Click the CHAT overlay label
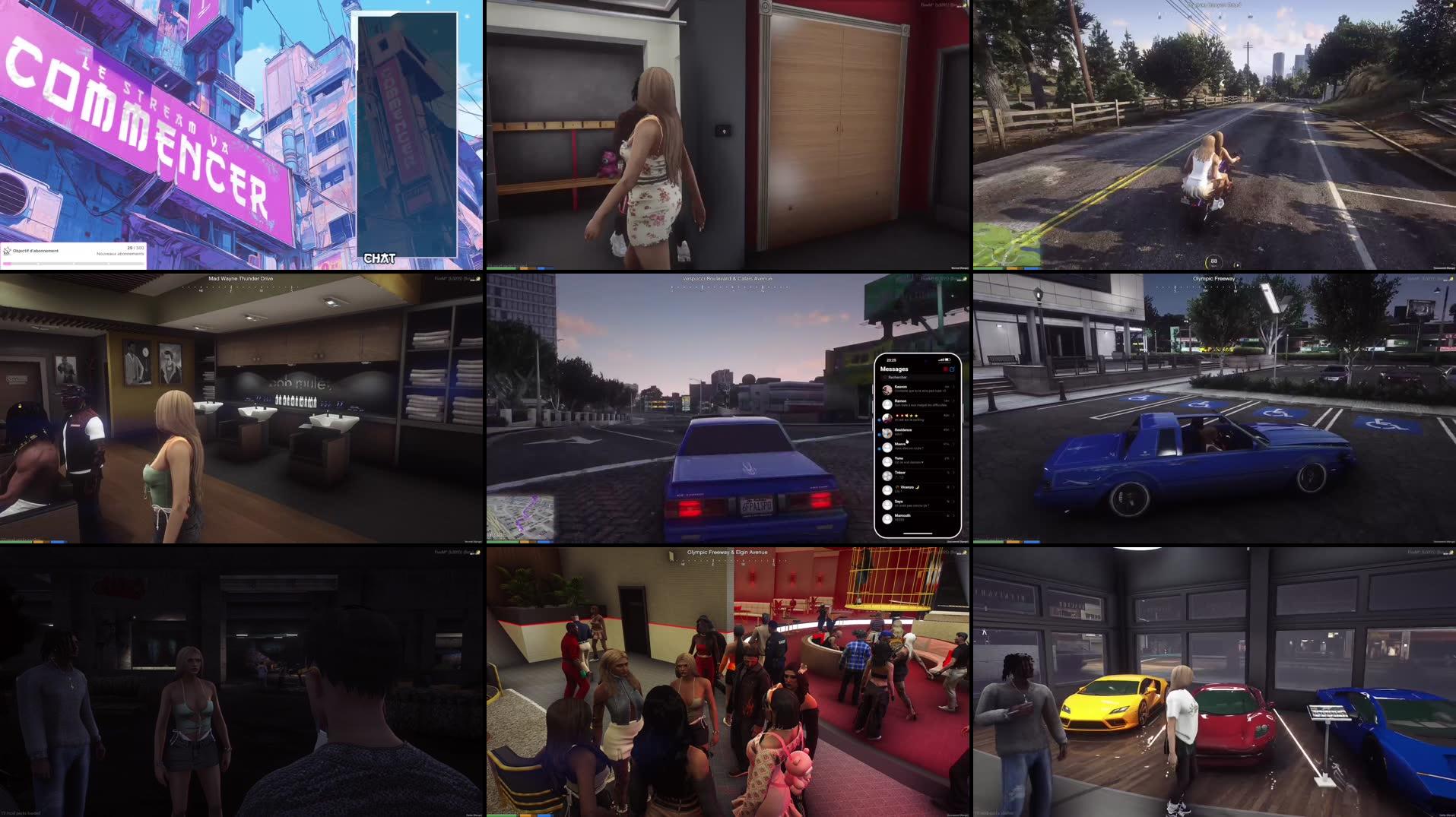The image size is (1456, 817). [380, 259]
